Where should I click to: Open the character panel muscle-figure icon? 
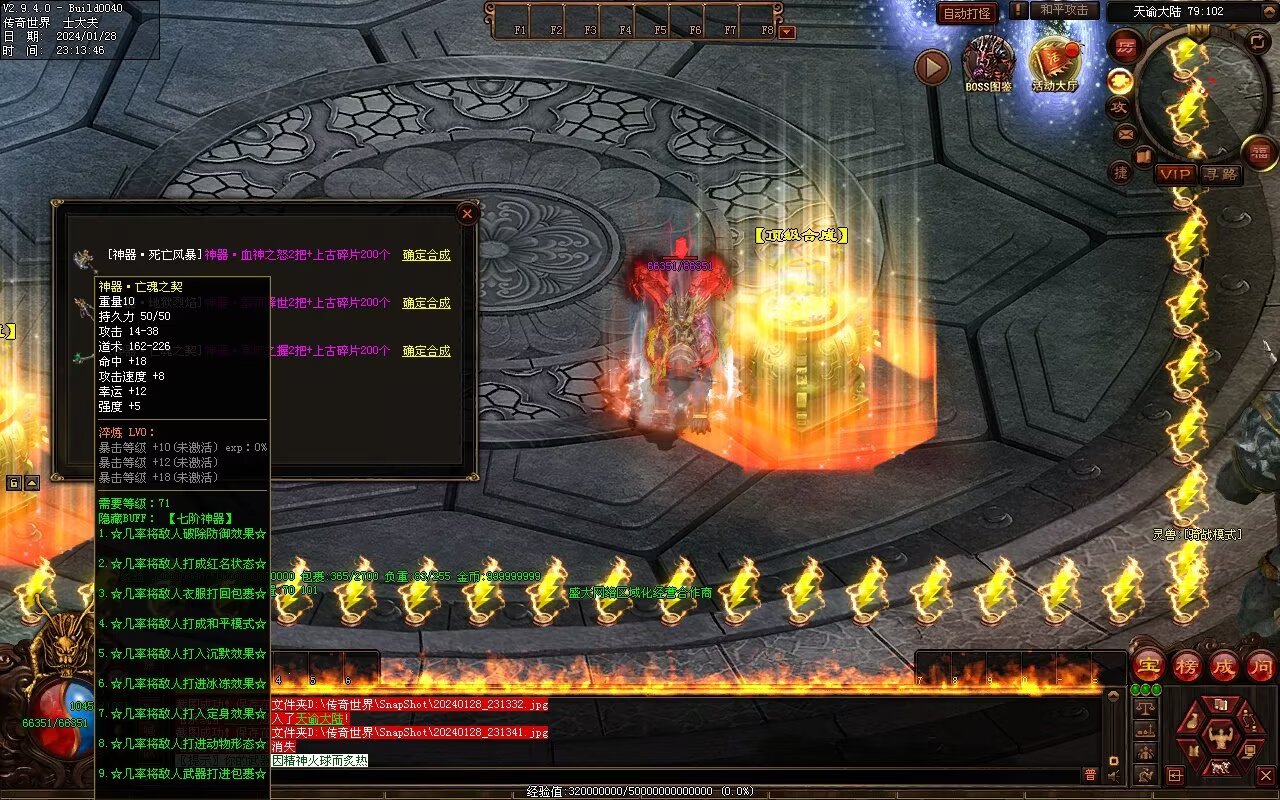click(1219, 737)
